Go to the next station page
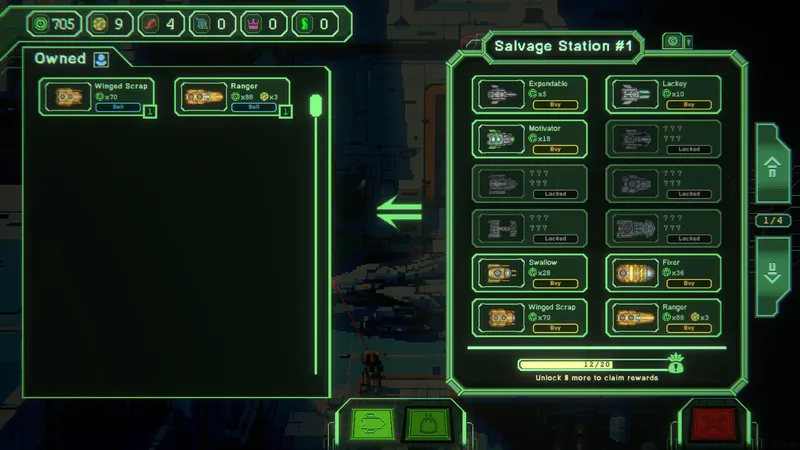Screen dimensions: 800x450 pos(771,272)
